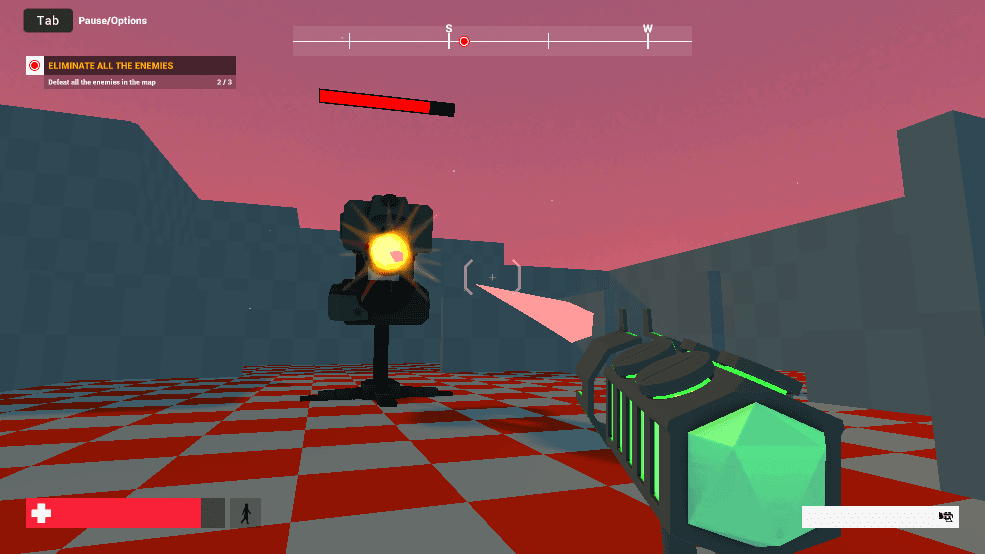
Task: Click the red enemy marker on the compass
Action: tap(464, 42)
